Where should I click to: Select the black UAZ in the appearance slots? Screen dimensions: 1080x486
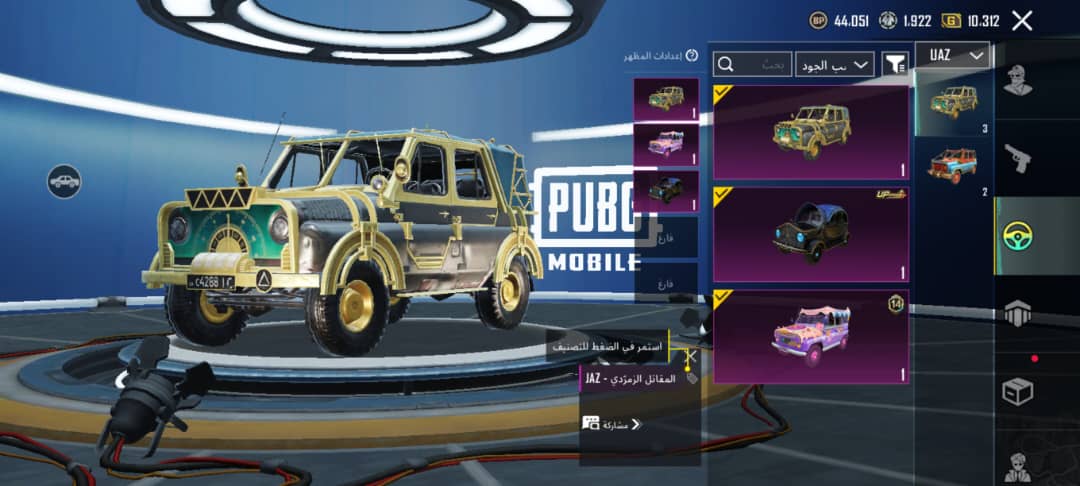tap(665, 190)
